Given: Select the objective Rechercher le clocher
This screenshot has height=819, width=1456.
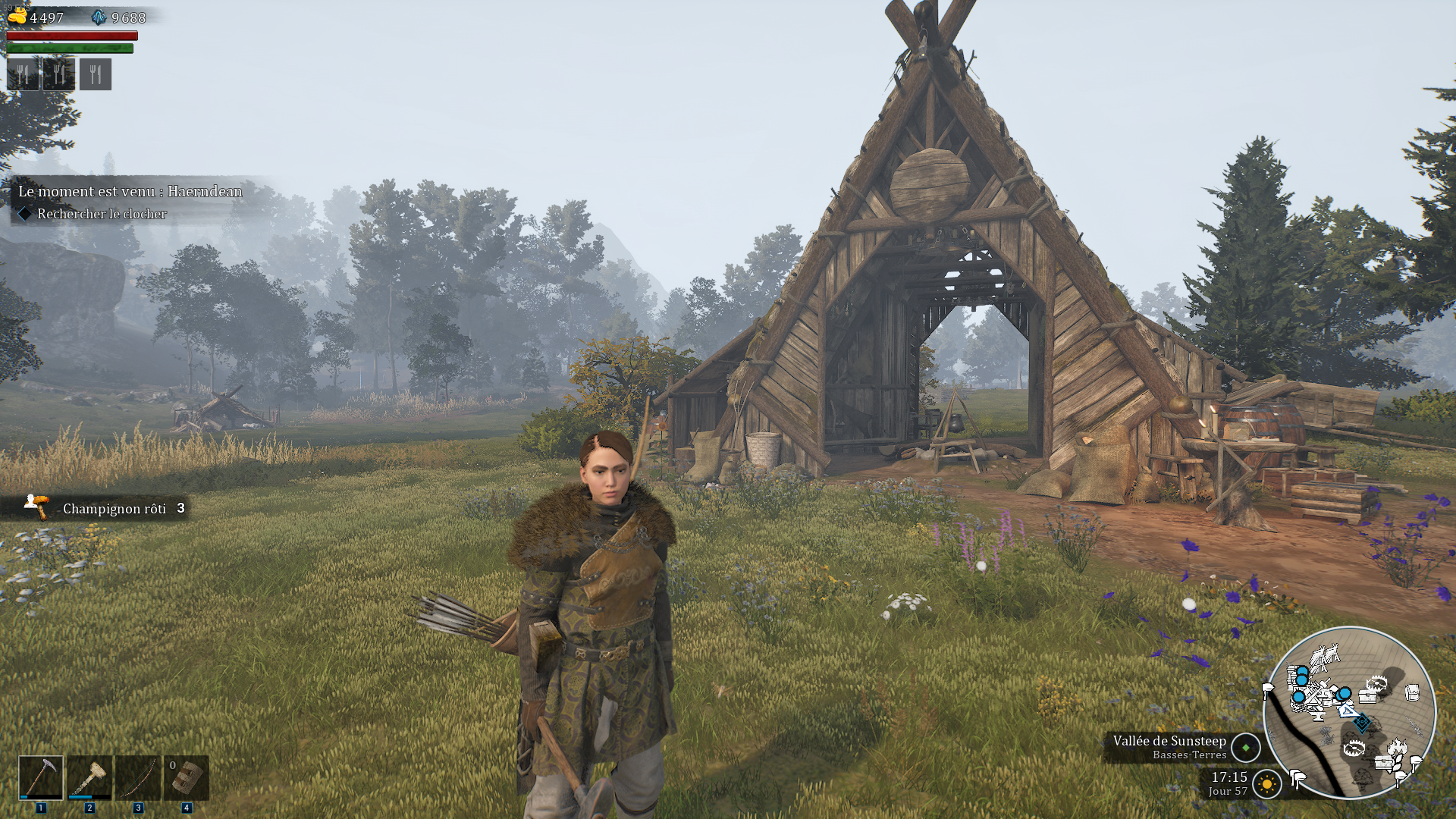Looking at the screenshot, I should pos(102,214).
